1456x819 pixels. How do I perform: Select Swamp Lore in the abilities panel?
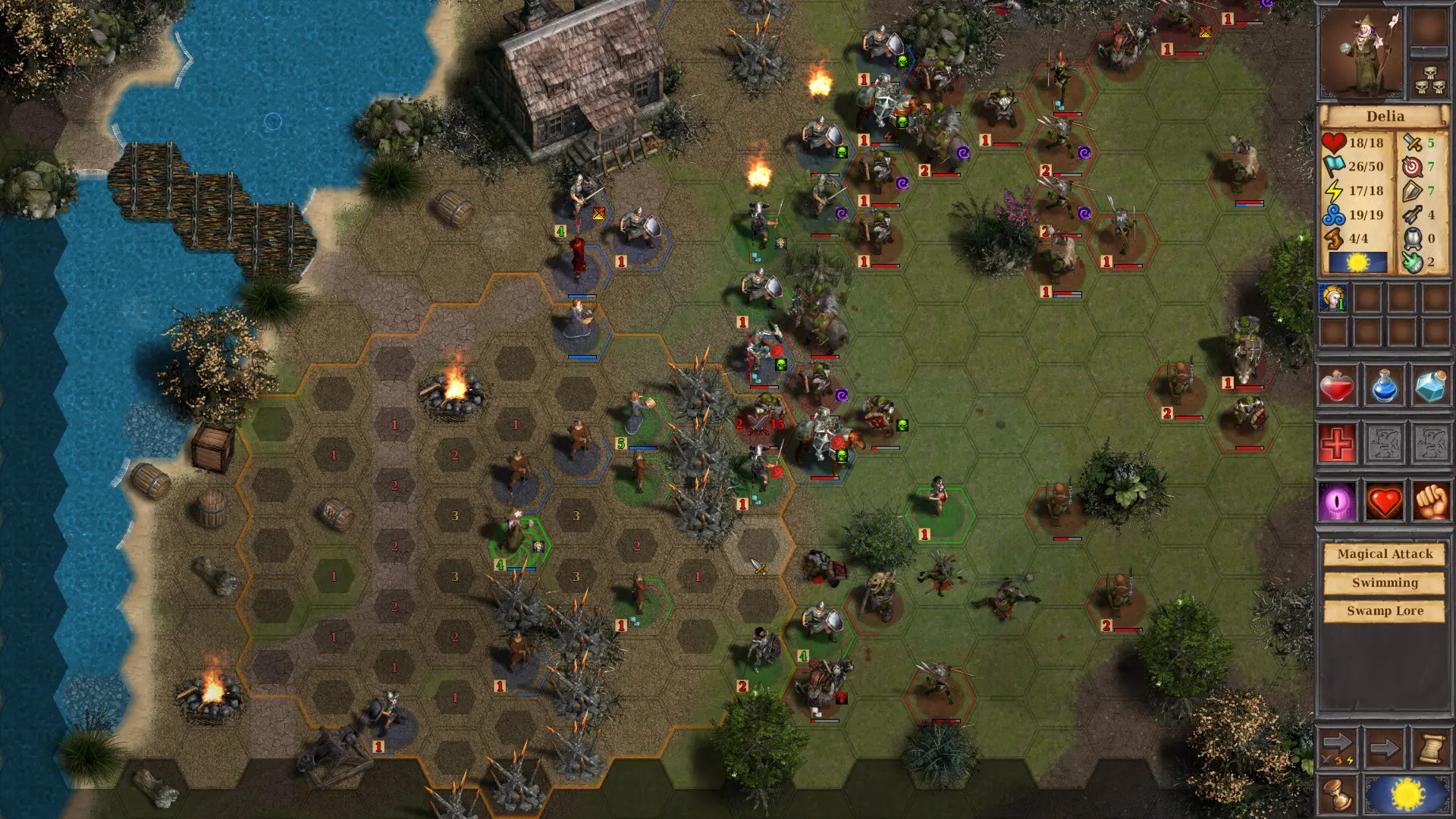(x=1385, y=610)
